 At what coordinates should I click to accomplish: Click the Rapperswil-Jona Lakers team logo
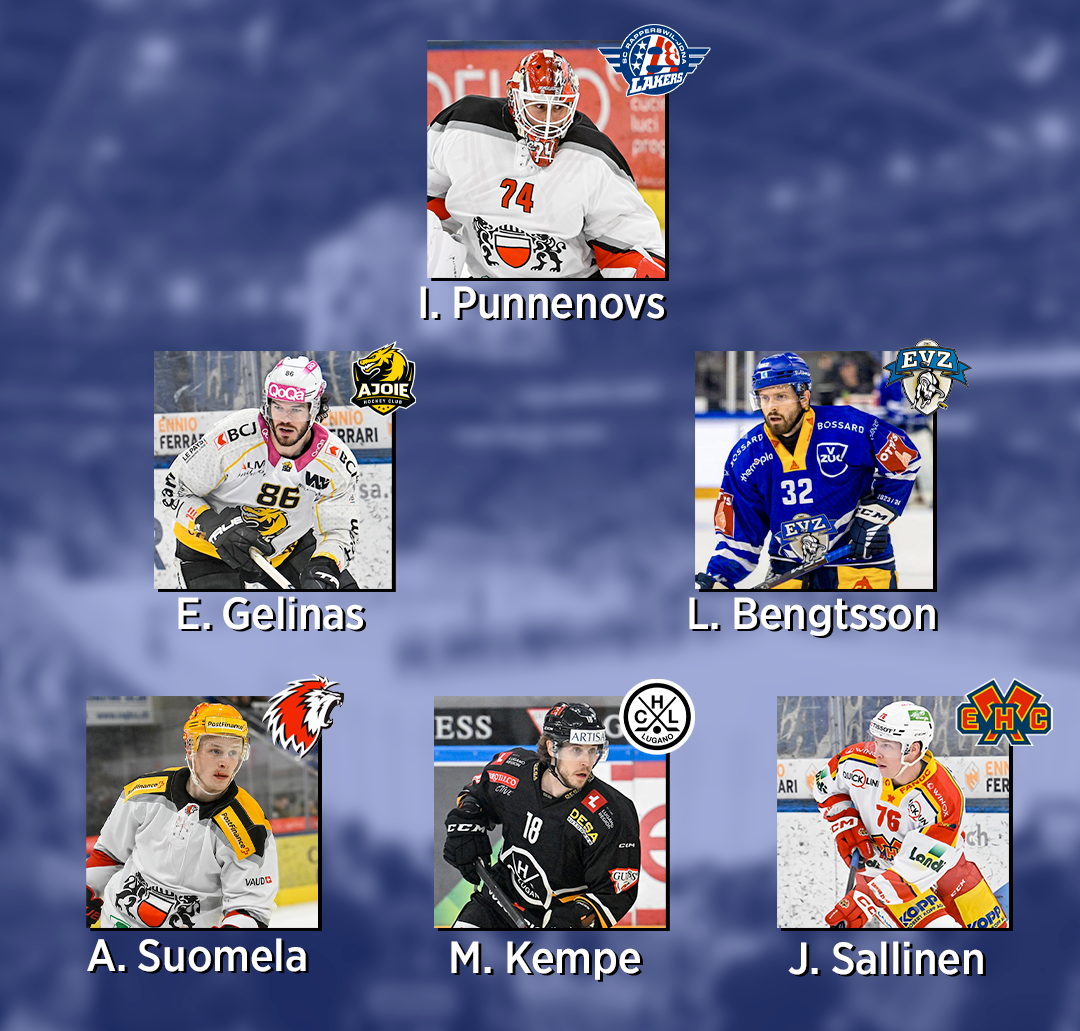(x=653, y=60)
